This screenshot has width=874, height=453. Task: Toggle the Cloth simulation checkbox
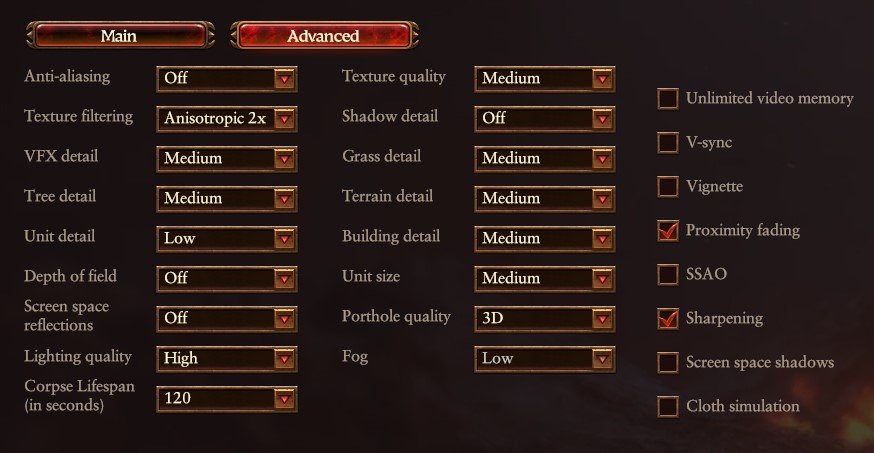pos(667,406)
